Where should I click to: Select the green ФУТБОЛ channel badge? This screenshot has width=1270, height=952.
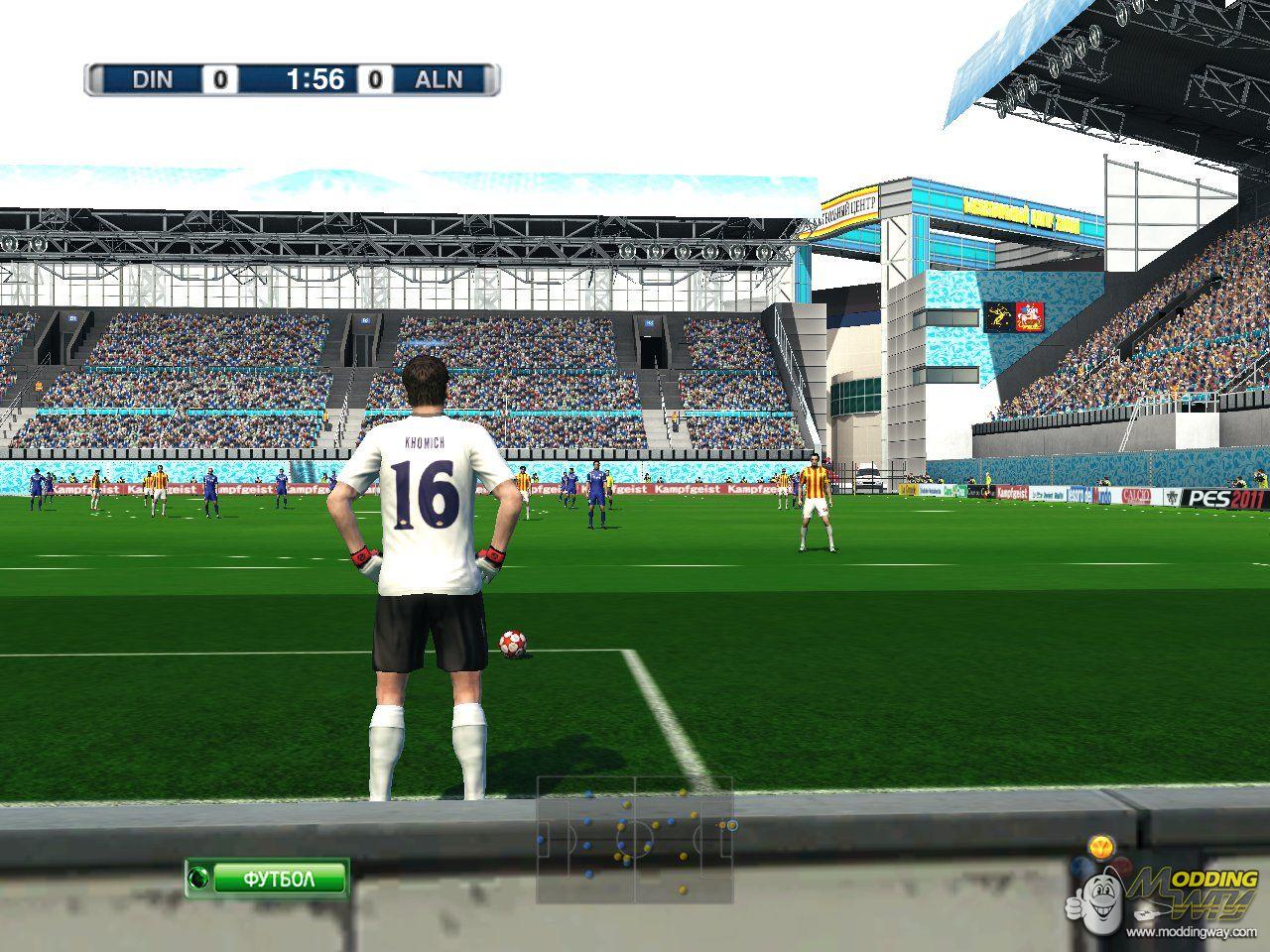[x=267, y=879]
